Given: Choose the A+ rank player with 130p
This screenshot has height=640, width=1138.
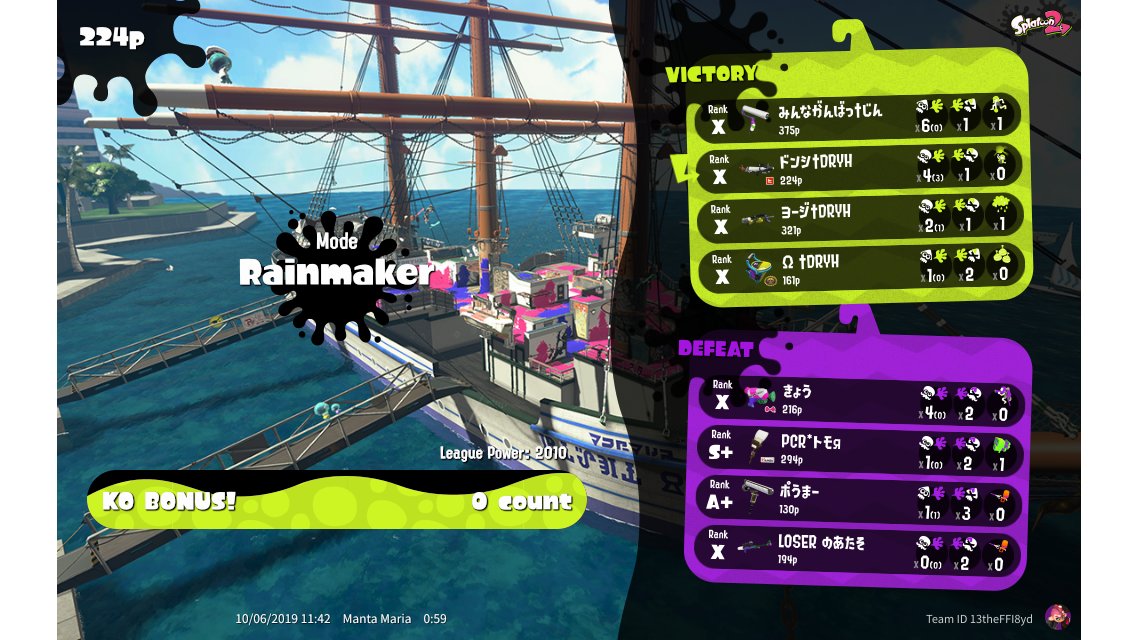Looking at the screenshot, I should [858, 500].
